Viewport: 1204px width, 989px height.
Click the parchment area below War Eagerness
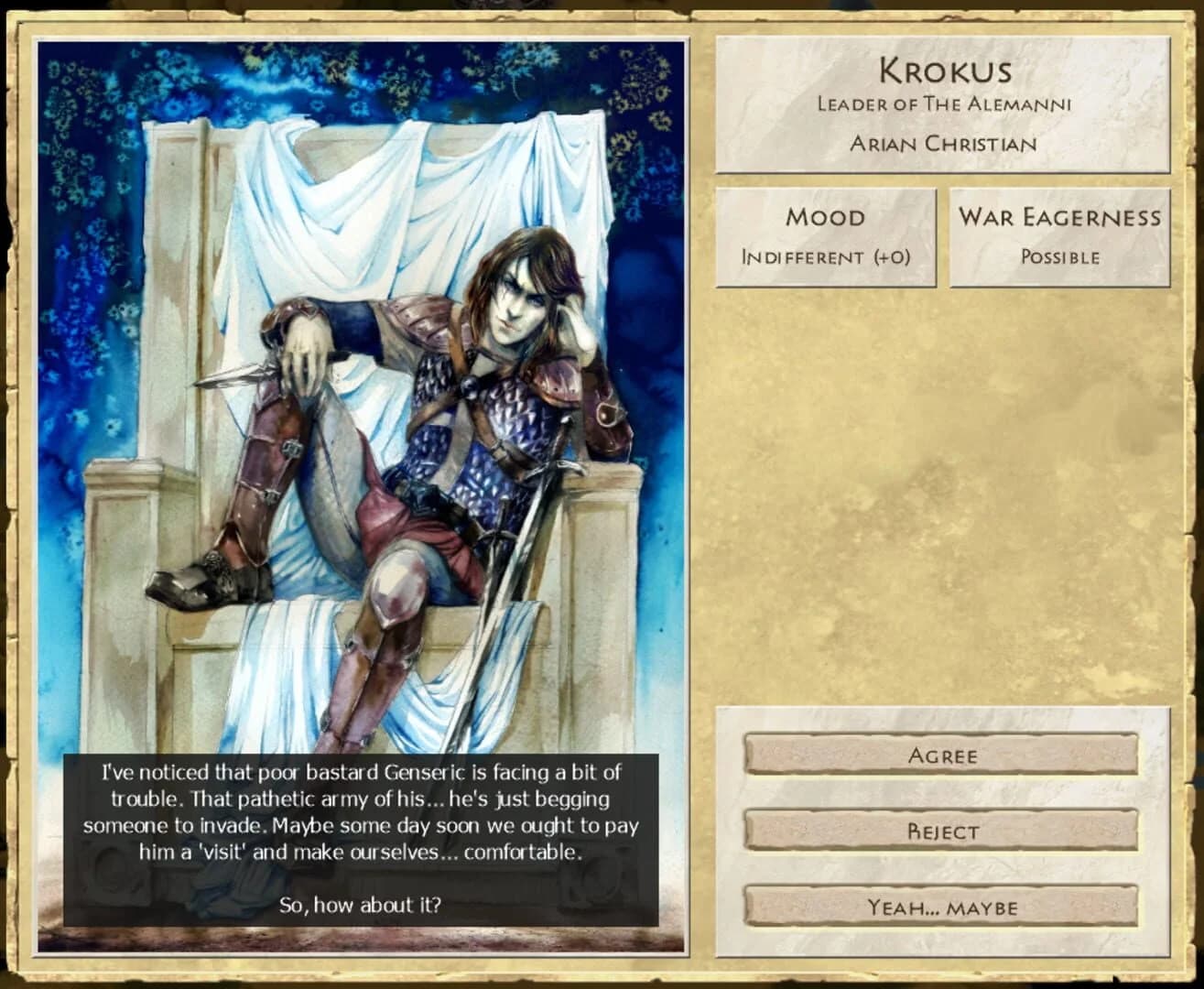[x=943, y=504]
